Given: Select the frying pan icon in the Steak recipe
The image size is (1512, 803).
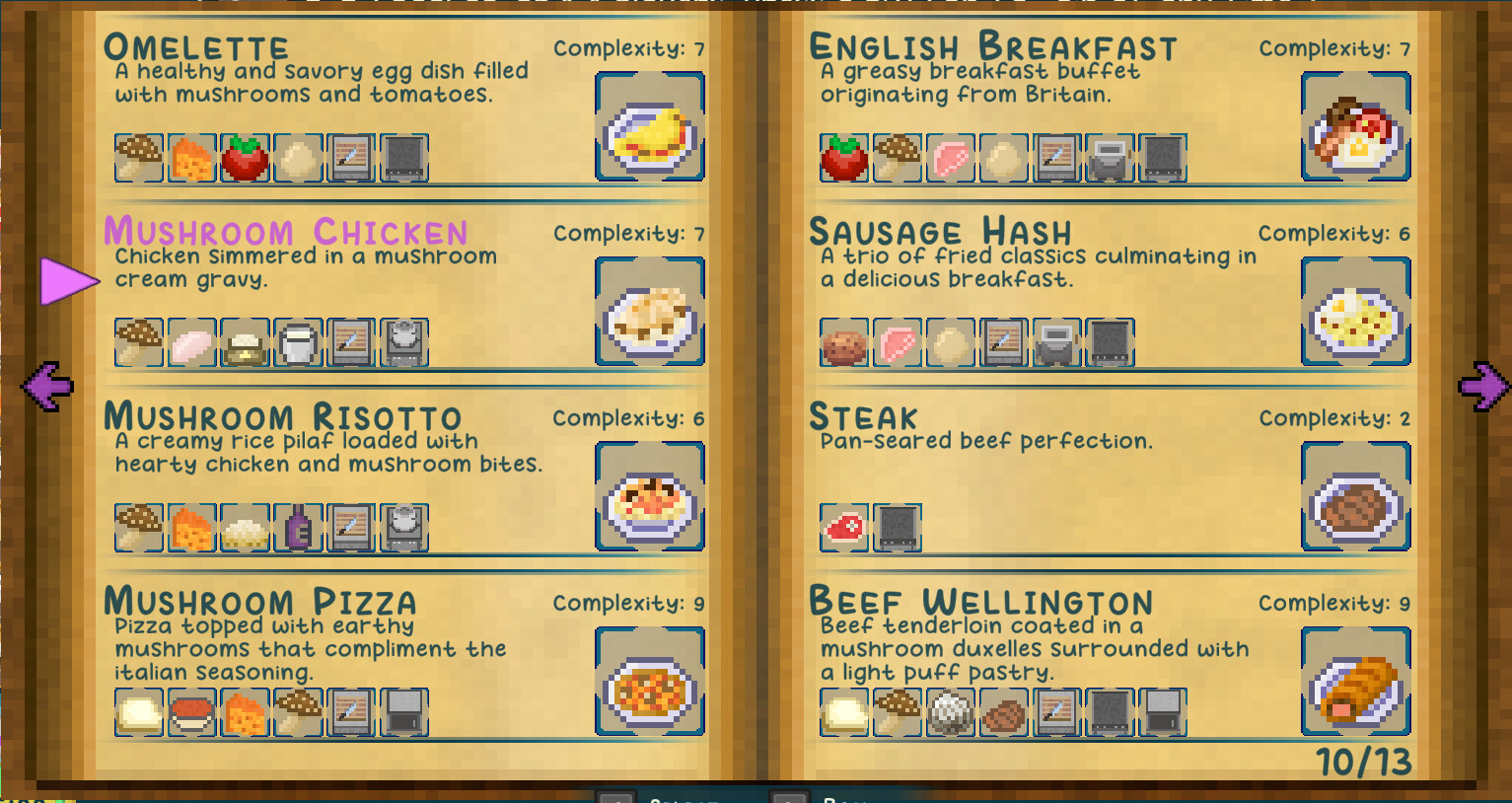Looking at the screenshot, I should (x=898, y=527).
